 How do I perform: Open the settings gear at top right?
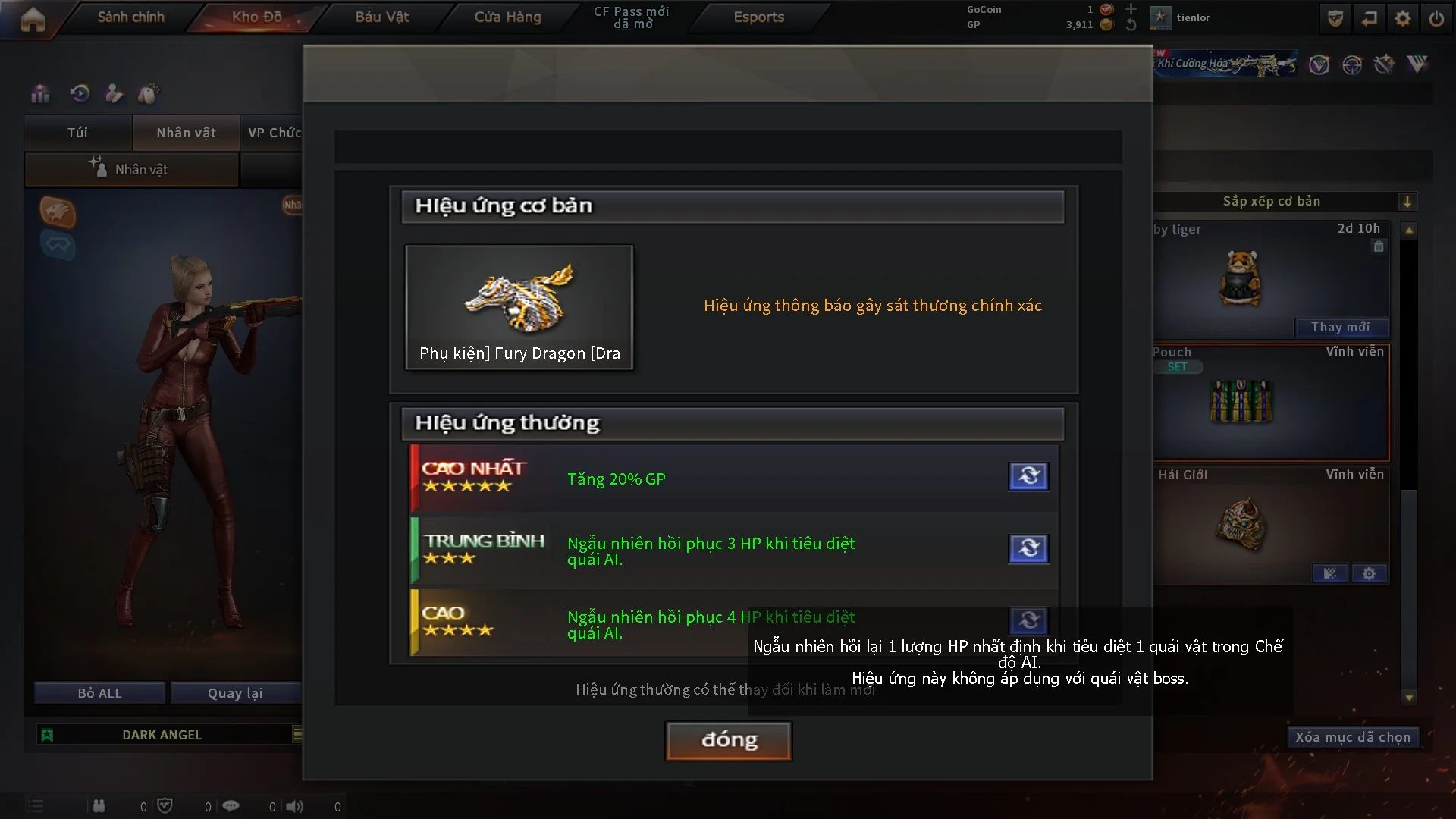click(1404, 17)
